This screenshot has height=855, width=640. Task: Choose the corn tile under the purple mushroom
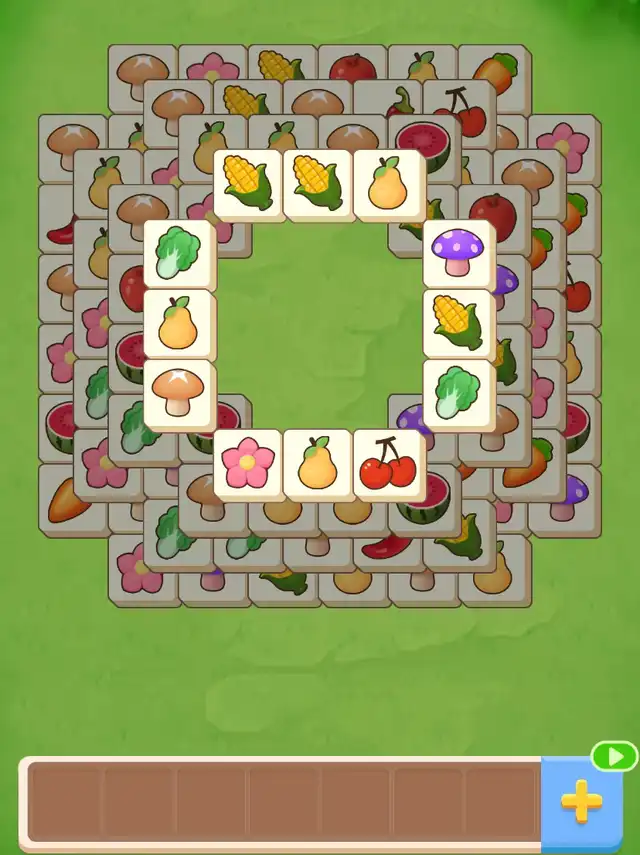[458, 324]
